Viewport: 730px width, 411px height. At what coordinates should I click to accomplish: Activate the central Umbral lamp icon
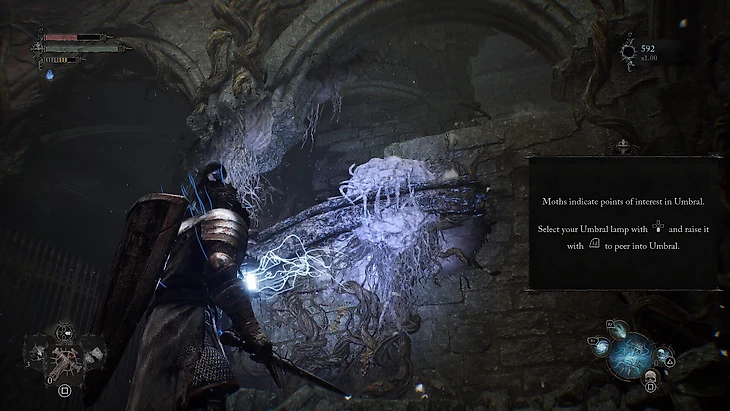631,354
